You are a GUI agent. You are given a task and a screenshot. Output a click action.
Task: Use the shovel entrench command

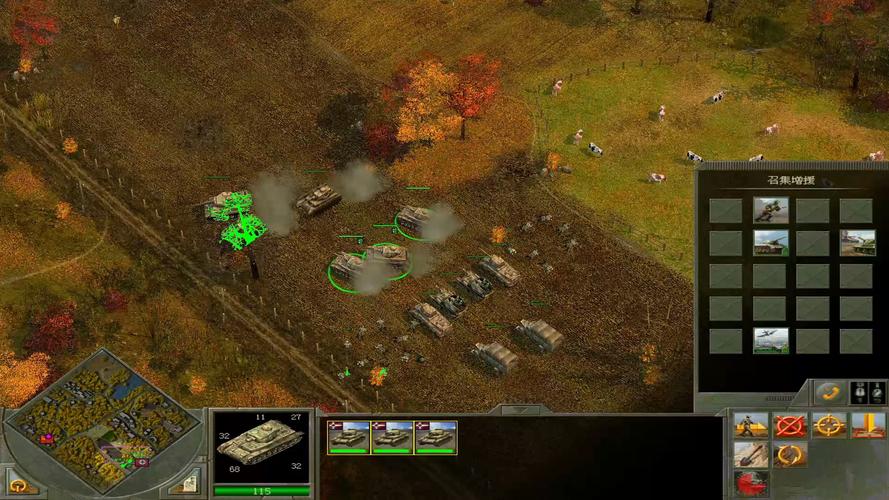751,456
